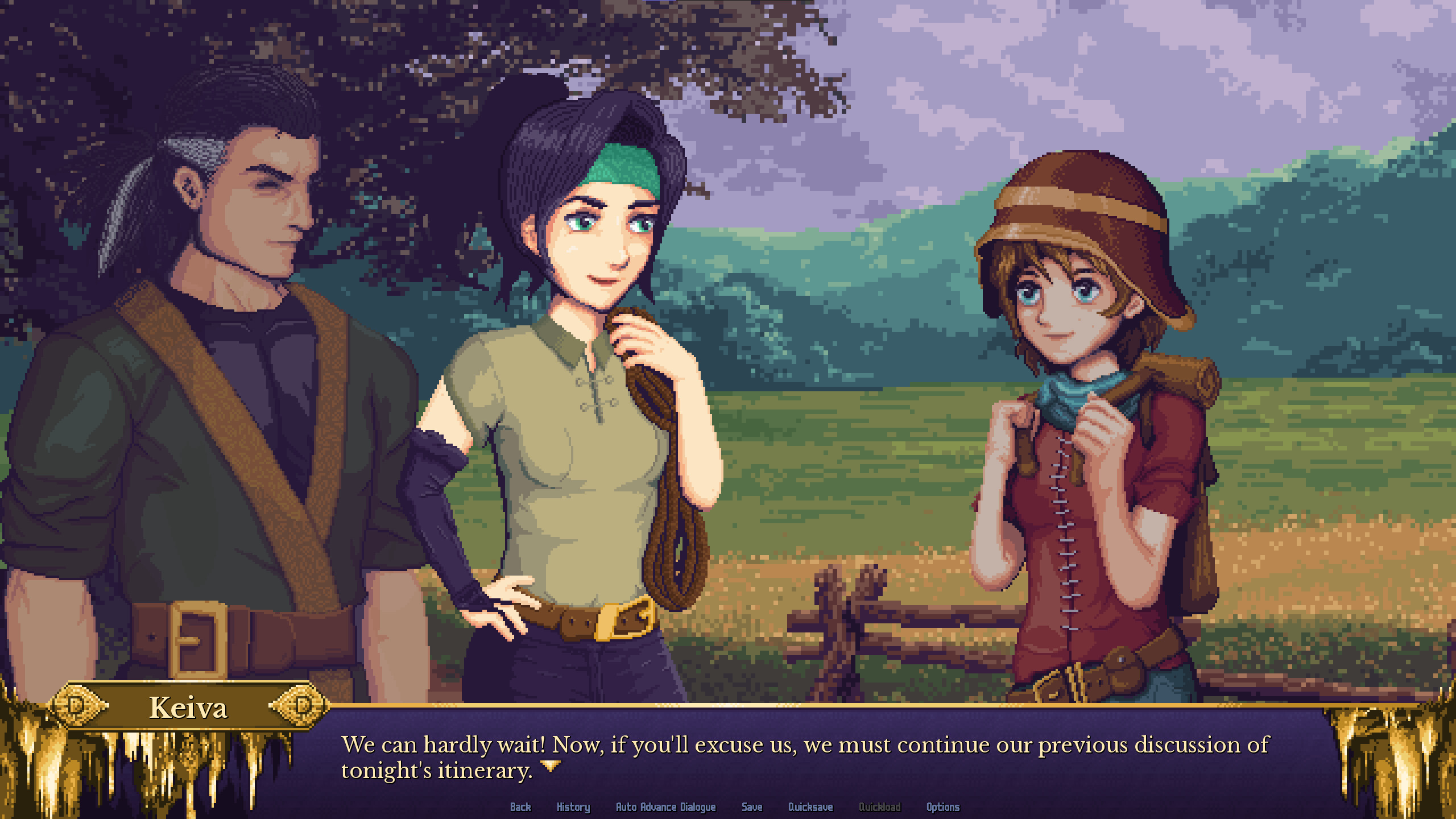The width and height of the screenshot is (1456, 819).
Task: Select Back to rewind the dialogue
Action: click(x=520, y=807)
